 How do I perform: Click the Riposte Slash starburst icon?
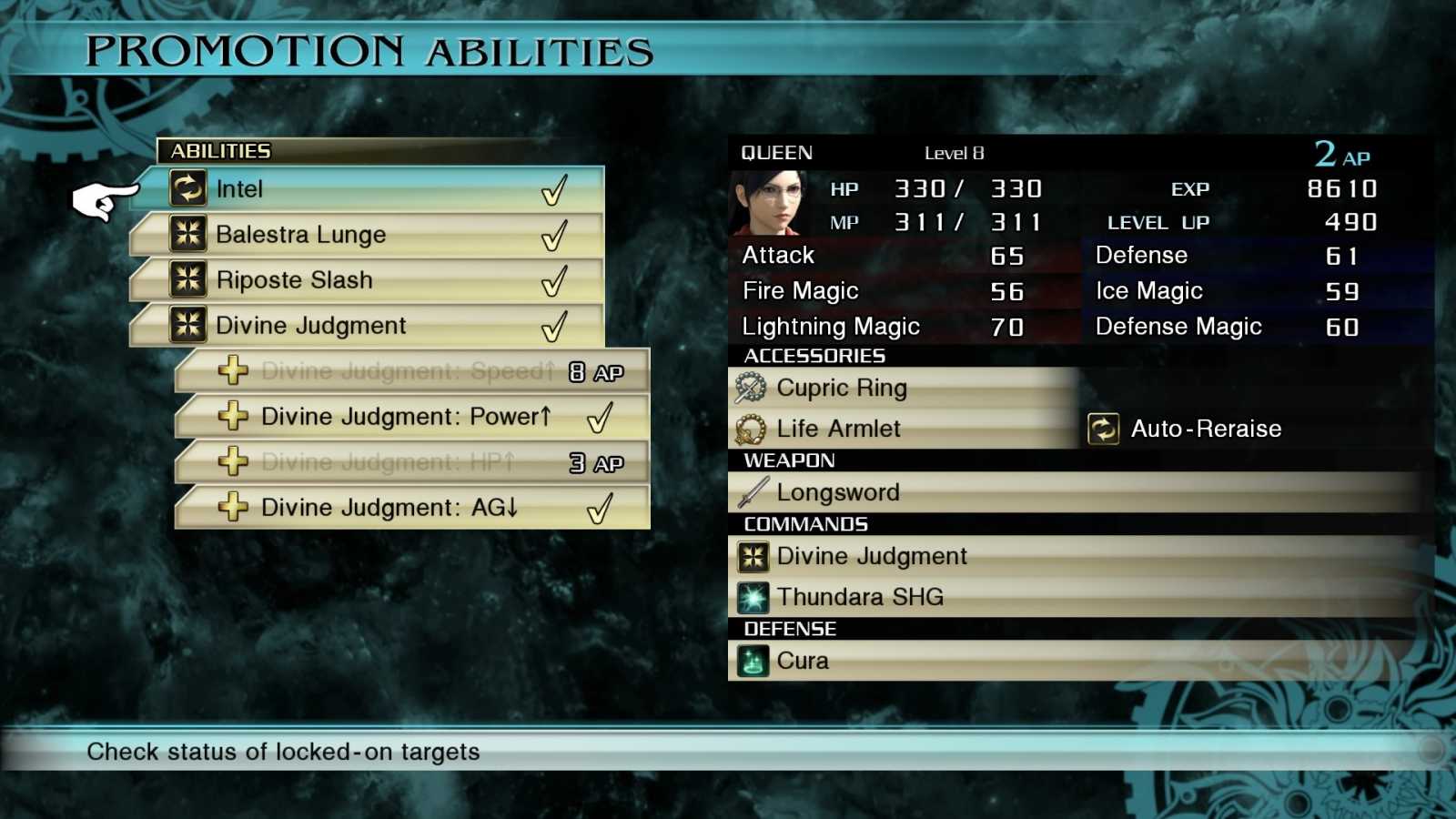coord(189,279)
